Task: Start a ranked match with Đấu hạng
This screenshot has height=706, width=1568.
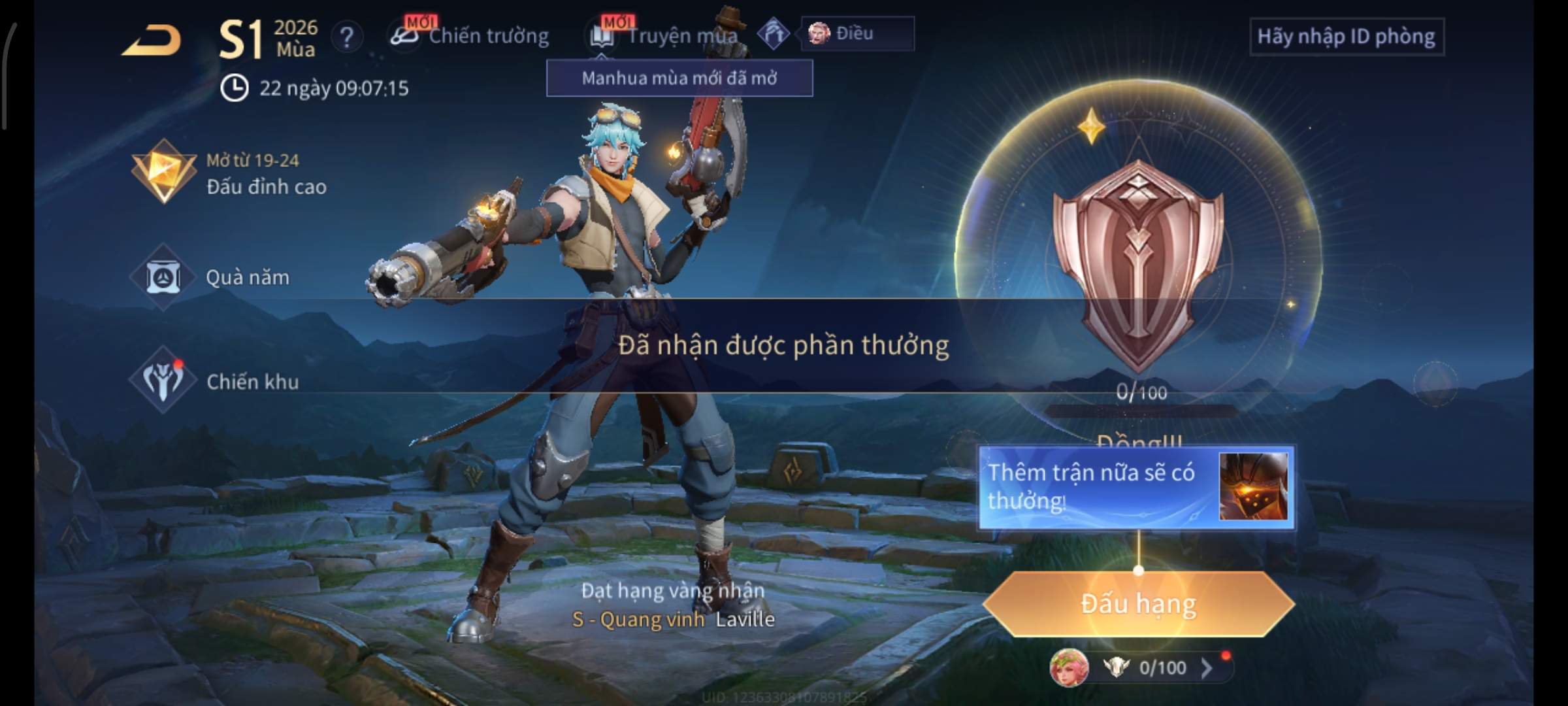Action: tap(1138, 604)
